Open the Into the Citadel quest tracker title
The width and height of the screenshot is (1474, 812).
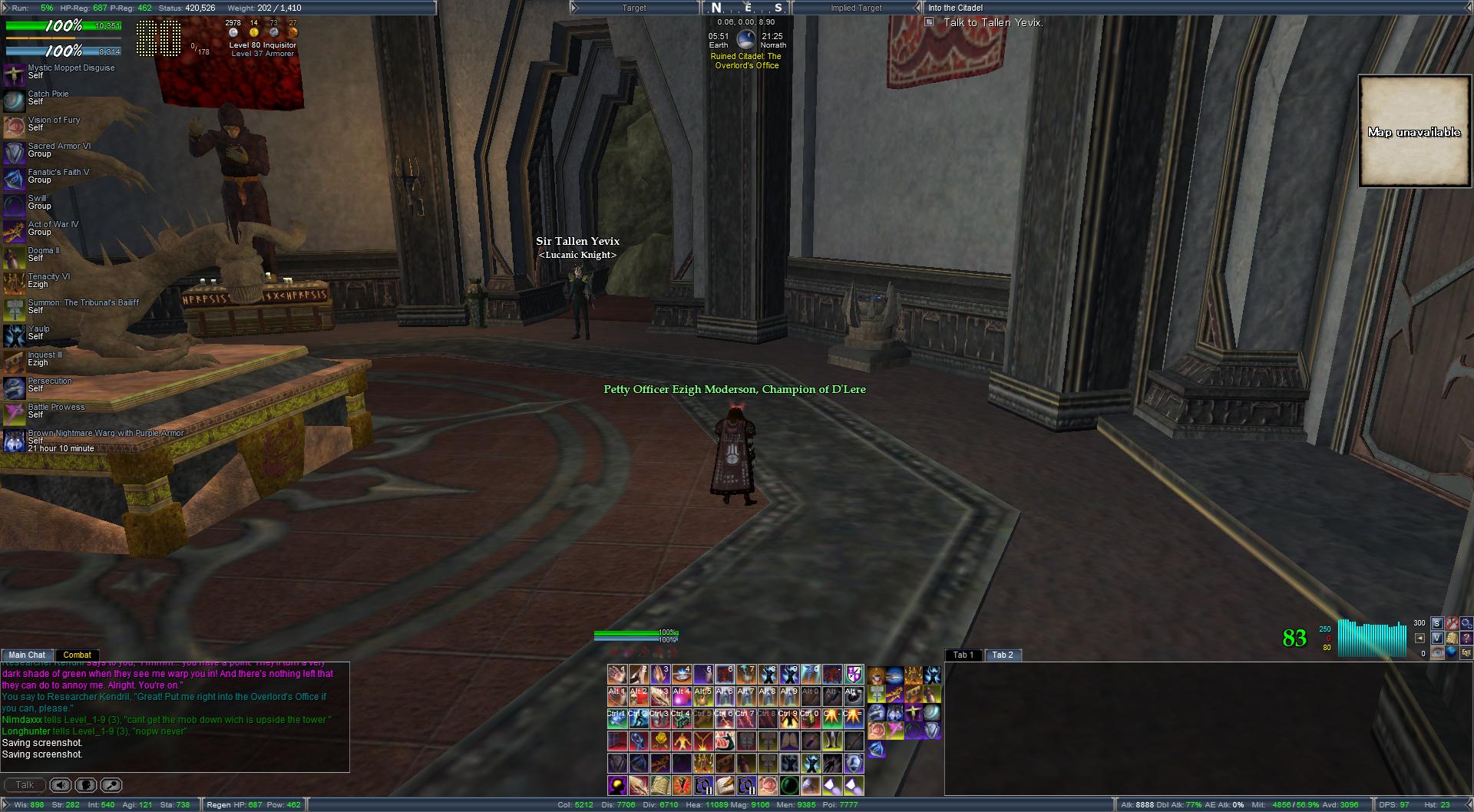click(x=955, y=8)
